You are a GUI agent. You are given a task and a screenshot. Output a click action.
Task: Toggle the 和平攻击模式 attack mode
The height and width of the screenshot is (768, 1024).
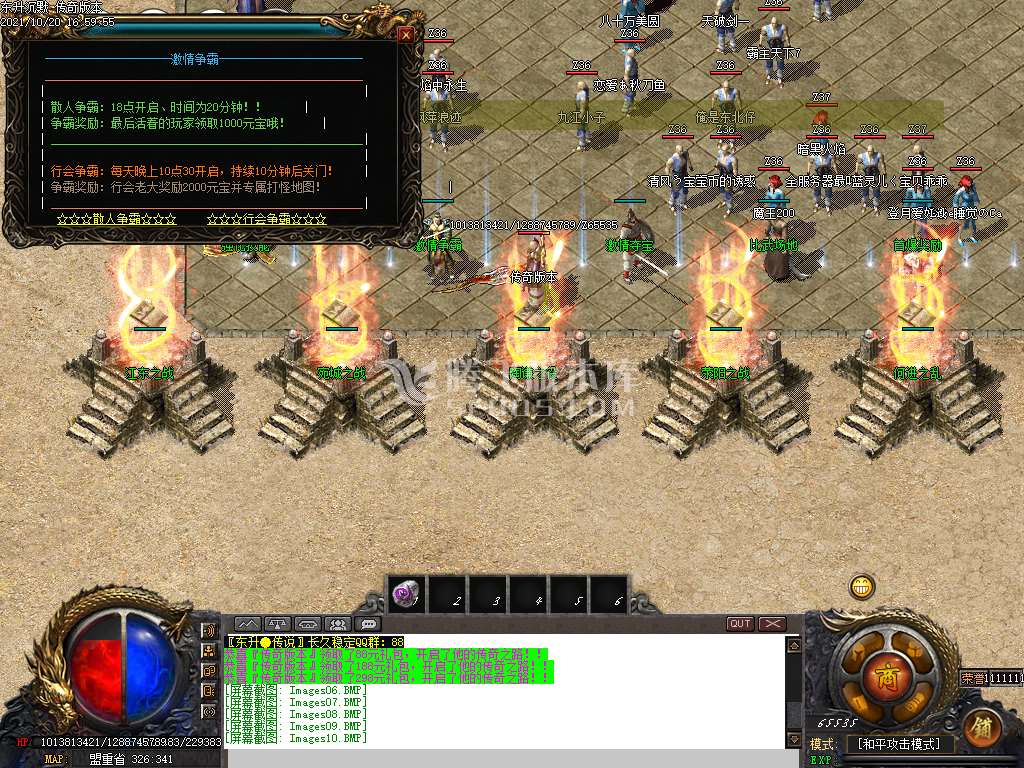(x=899, y=744)
